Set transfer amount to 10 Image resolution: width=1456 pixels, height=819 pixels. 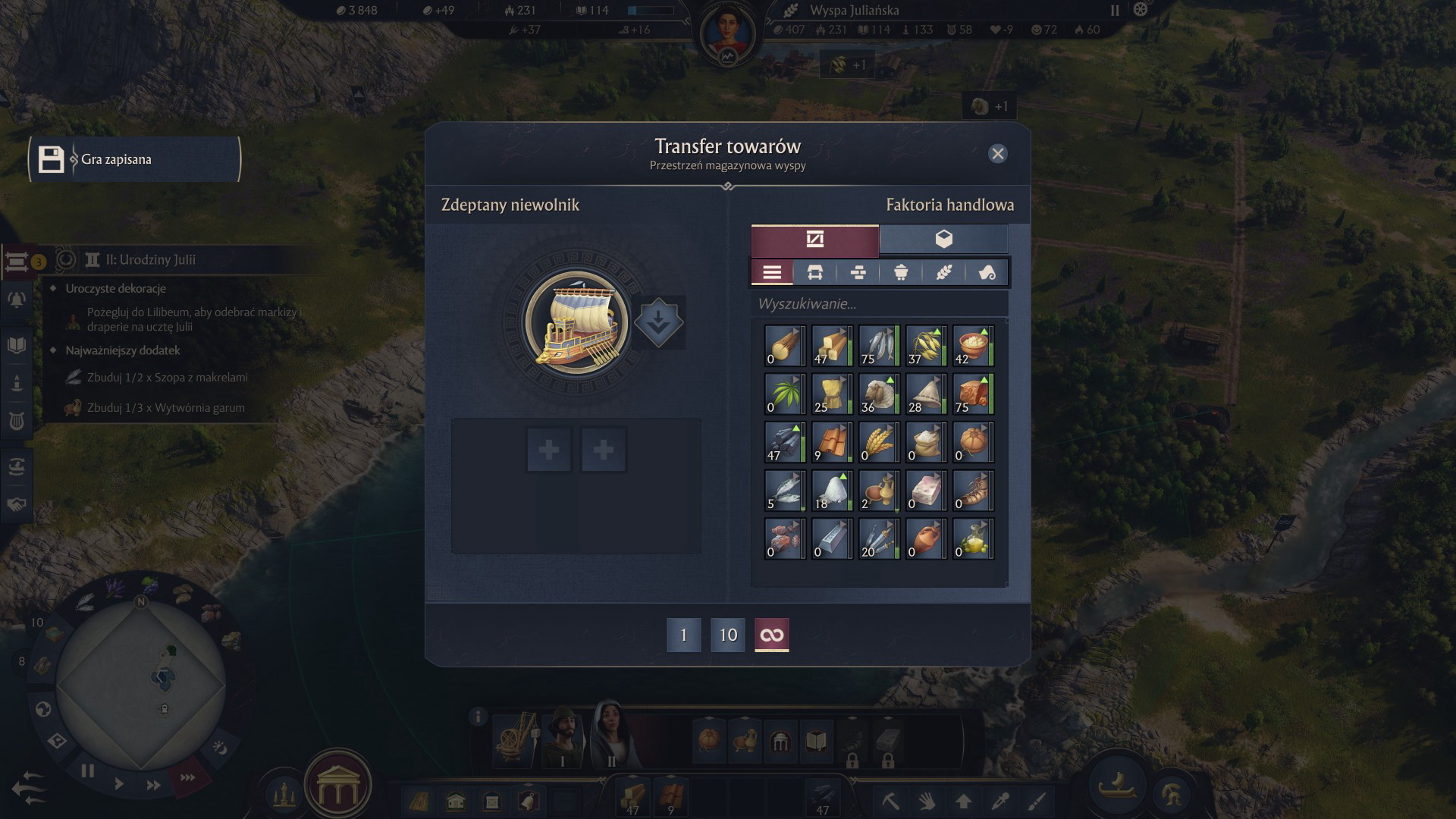728,635
